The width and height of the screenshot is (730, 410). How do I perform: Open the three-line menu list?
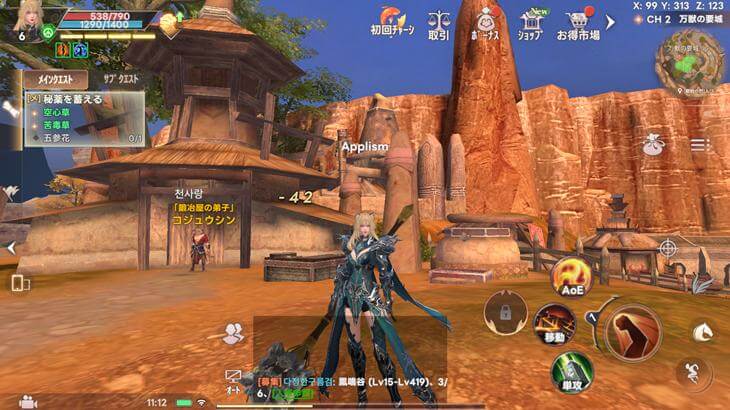coord(700,145)
